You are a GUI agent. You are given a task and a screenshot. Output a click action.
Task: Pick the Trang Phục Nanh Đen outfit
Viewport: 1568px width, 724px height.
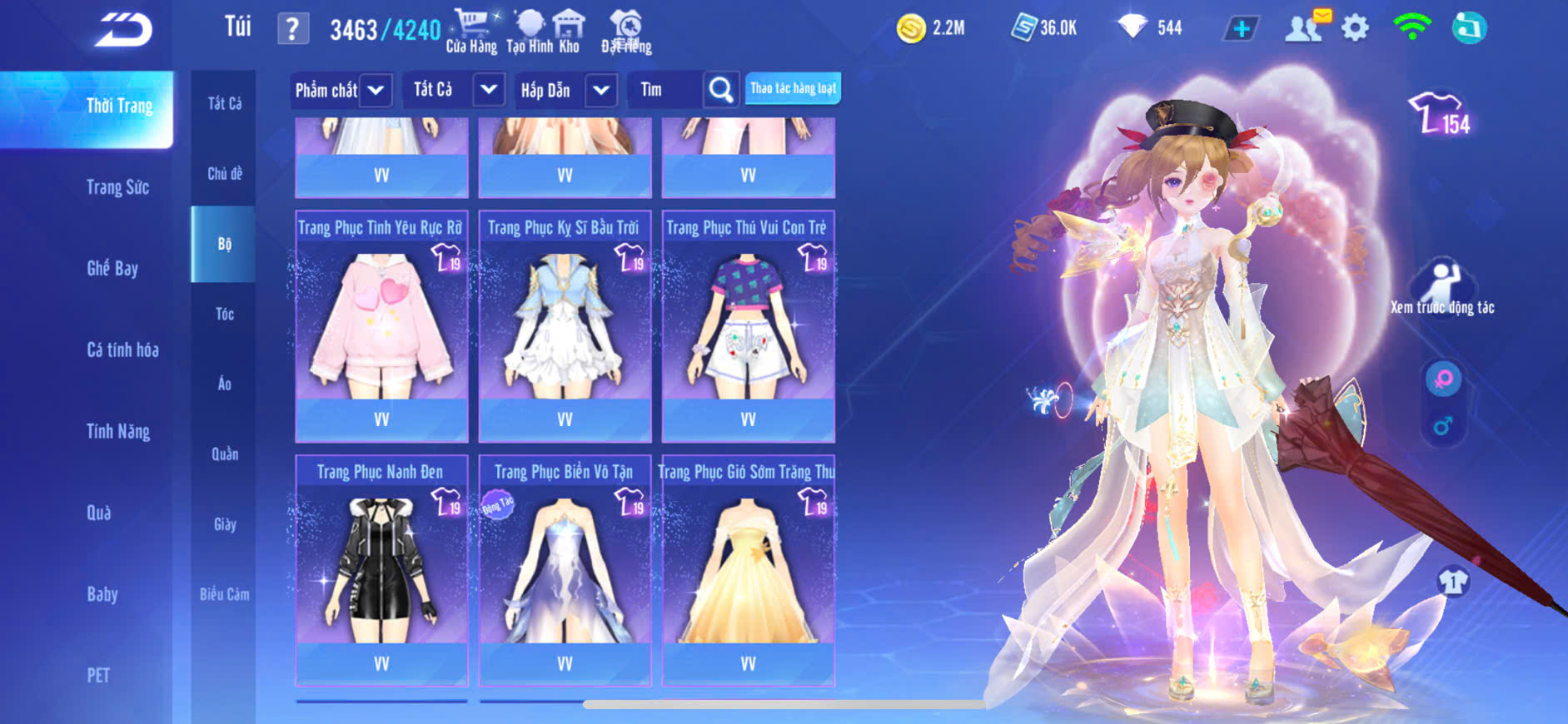381,571
